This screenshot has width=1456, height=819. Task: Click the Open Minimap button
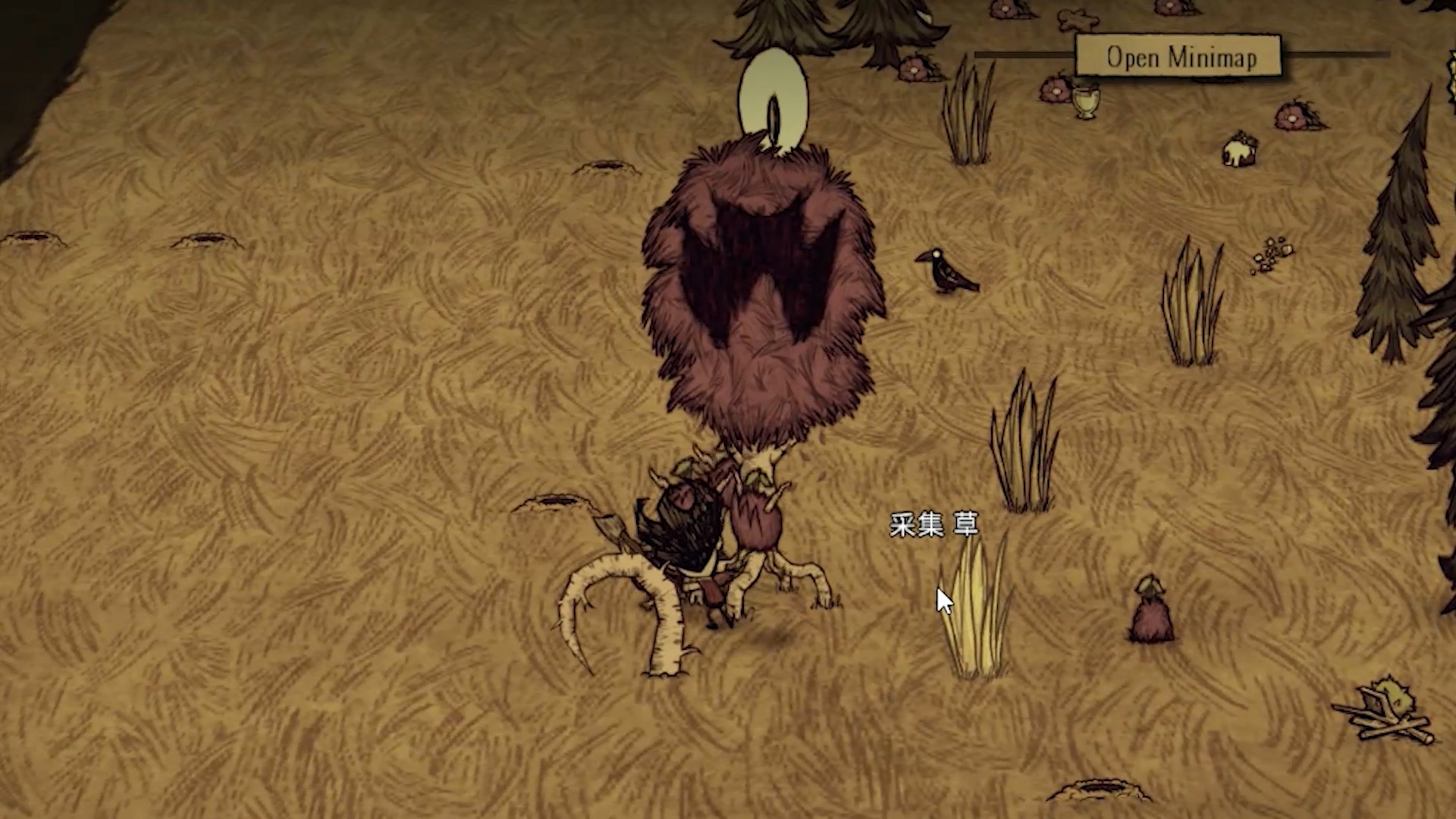tap(1179, 57)
